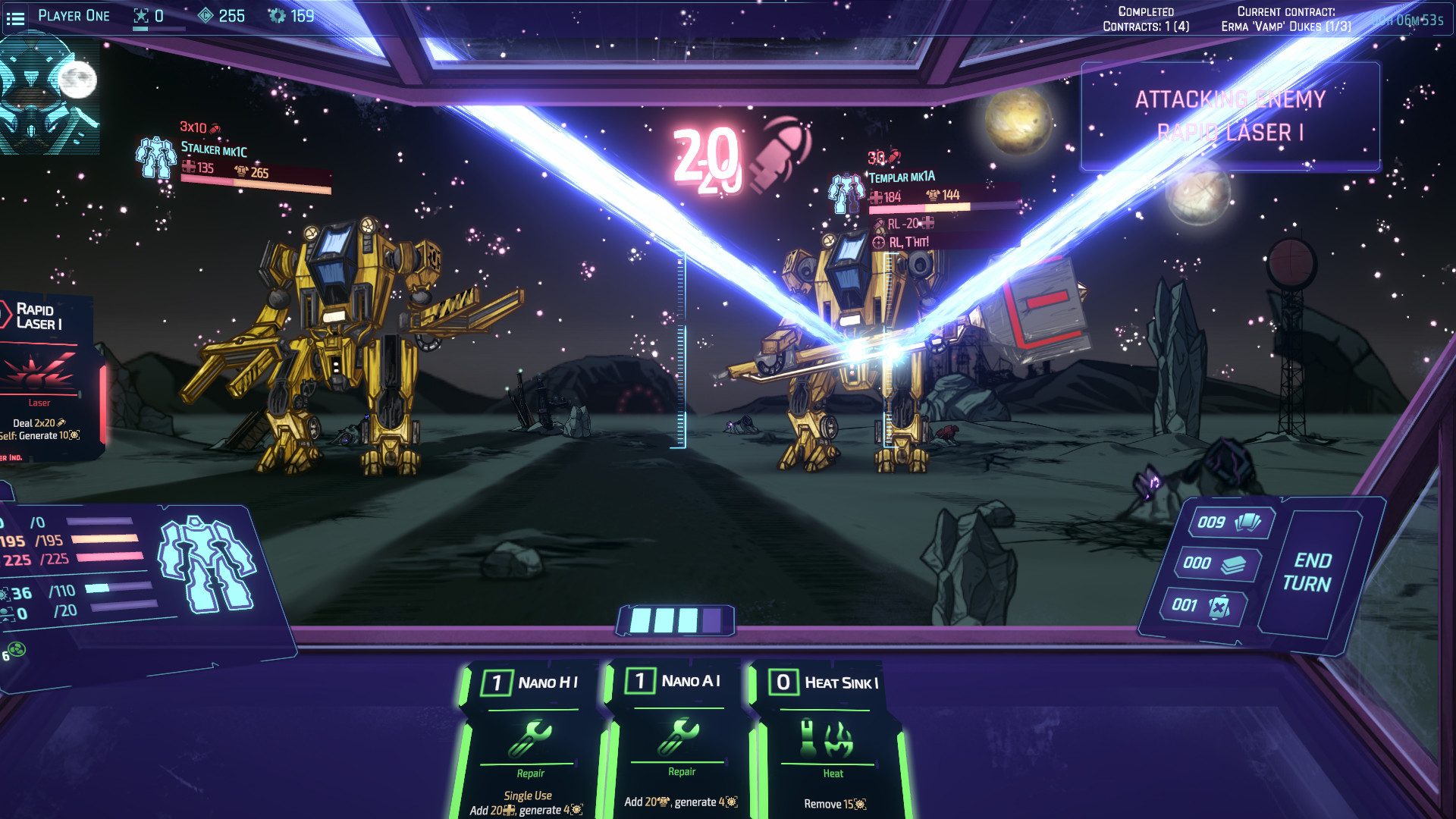The width and height of the screenshot is (1456, 819).
Task: Click the star experience icon in top bar
Action: [x=140, y=14]
